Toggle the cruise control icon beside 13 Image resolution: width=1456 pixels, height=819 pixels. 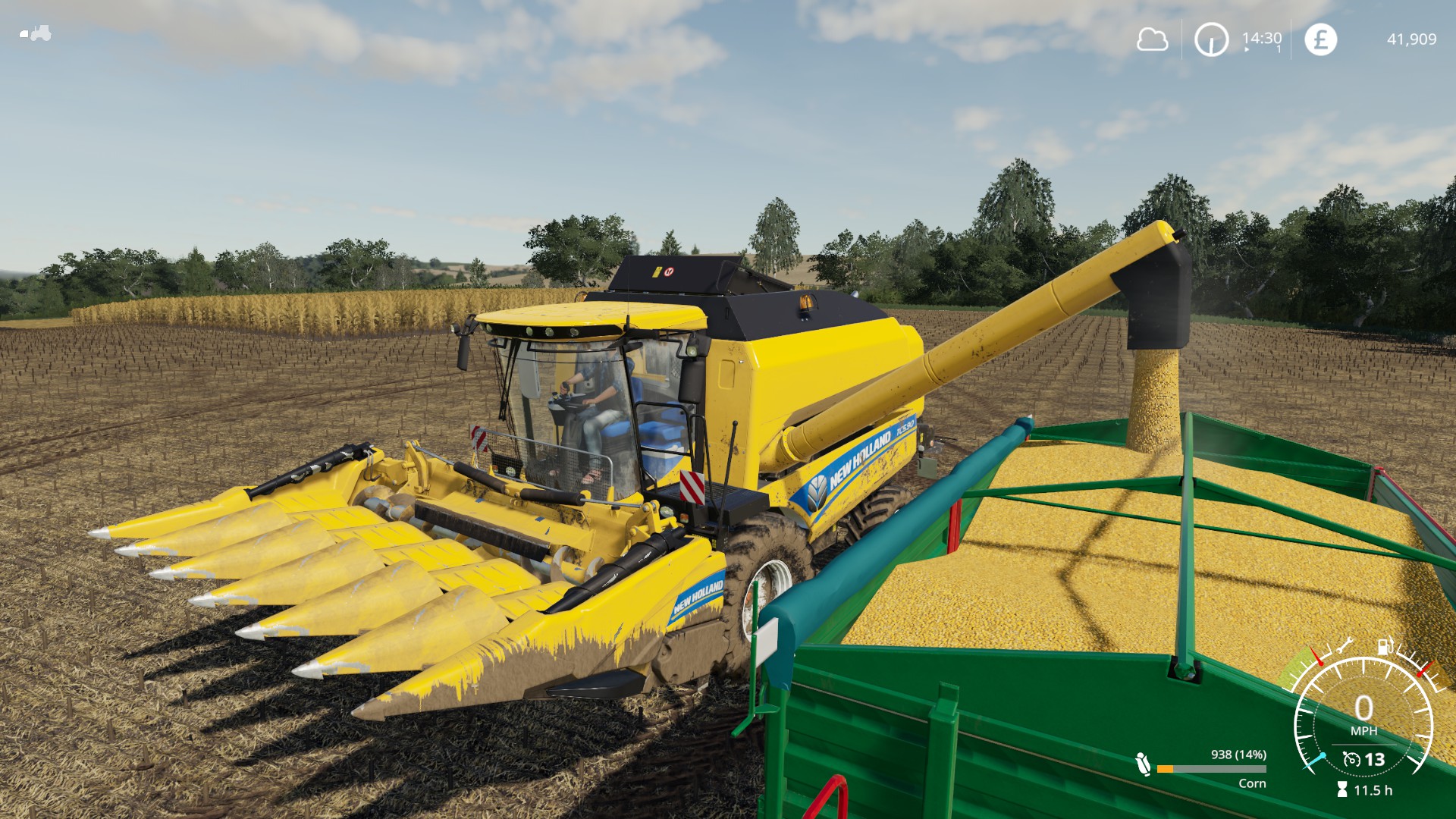pos(1351,759)
